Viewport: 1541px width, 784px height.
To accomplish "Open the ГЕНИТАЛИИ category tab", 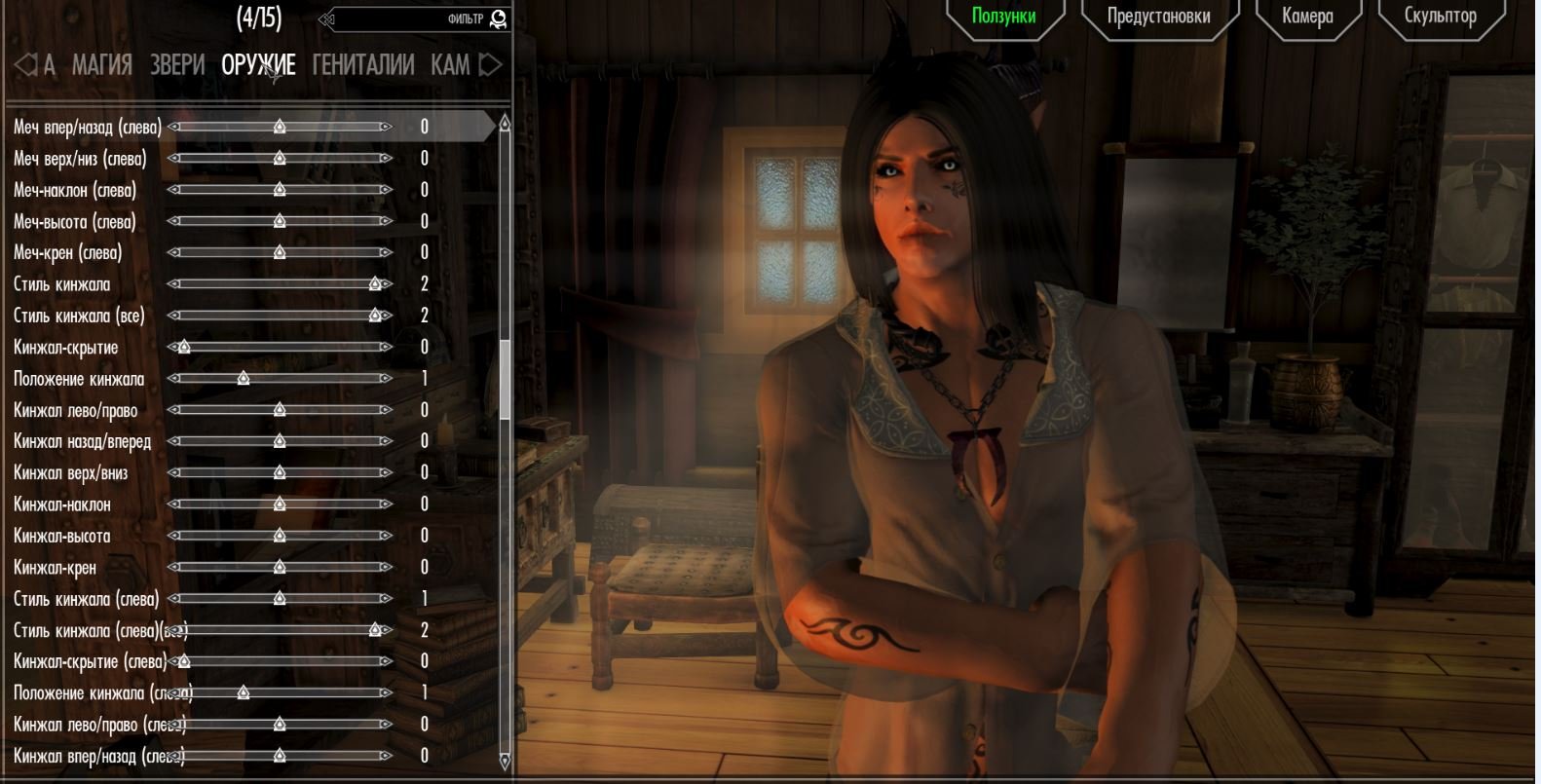I will (363, 65).
